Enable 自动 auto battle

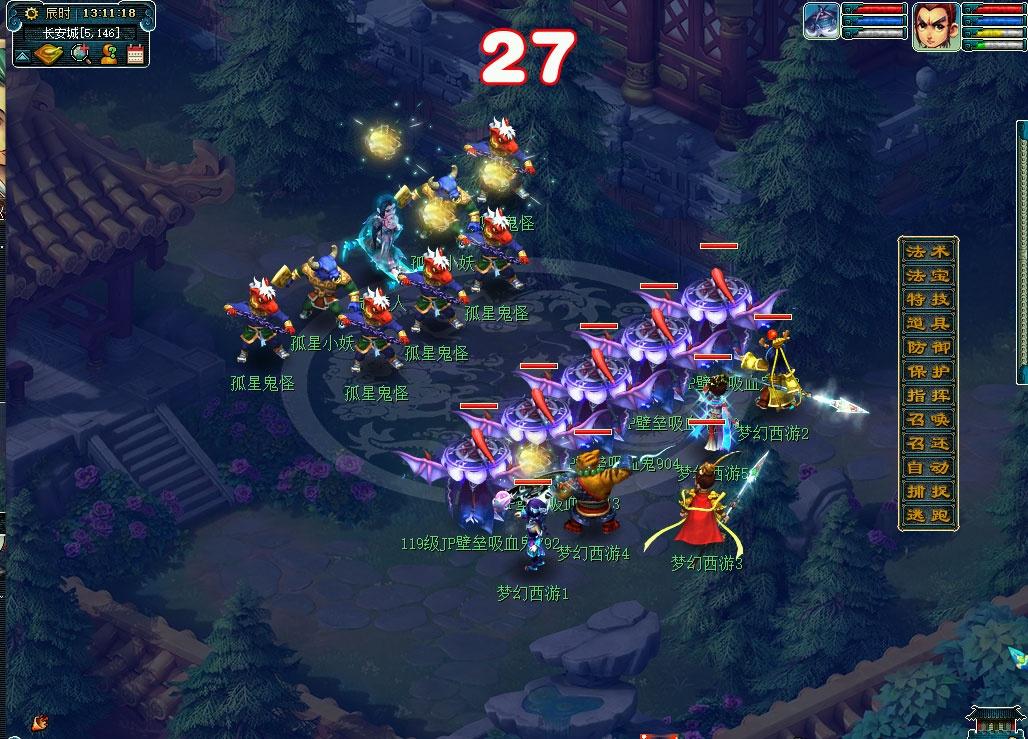pos(927,468)
